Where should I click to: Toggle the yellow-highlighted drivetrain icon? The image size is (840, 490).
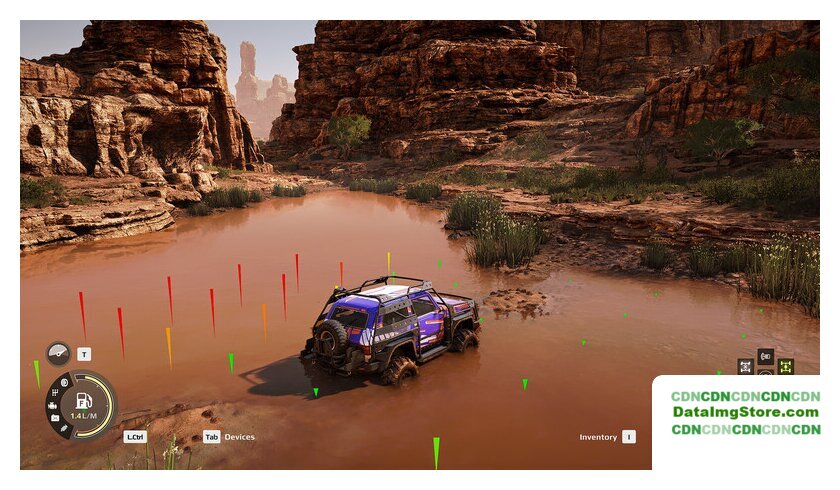point(785,366)
